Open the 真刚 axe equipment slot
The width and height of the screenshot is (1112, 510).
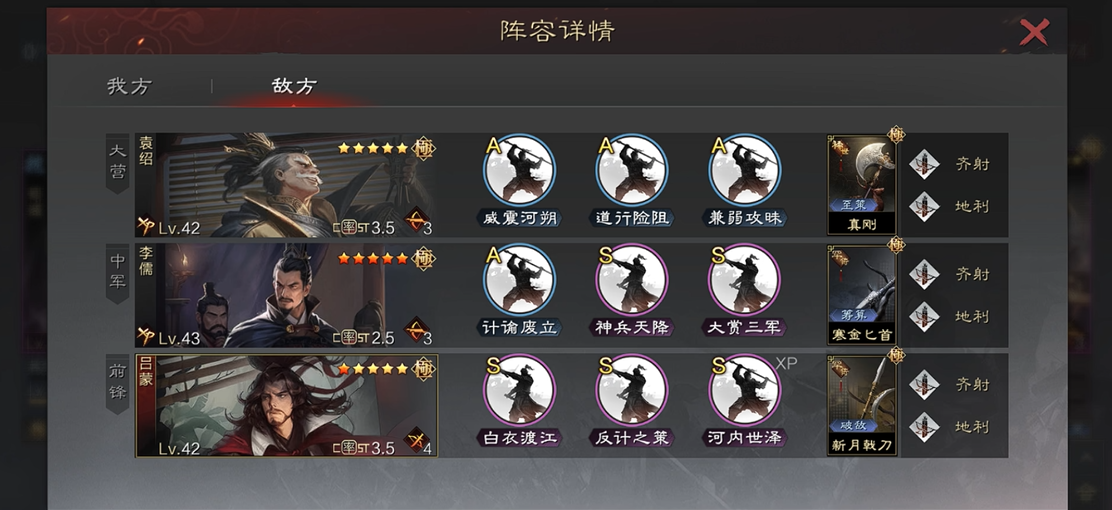click(x=861, y=185)
